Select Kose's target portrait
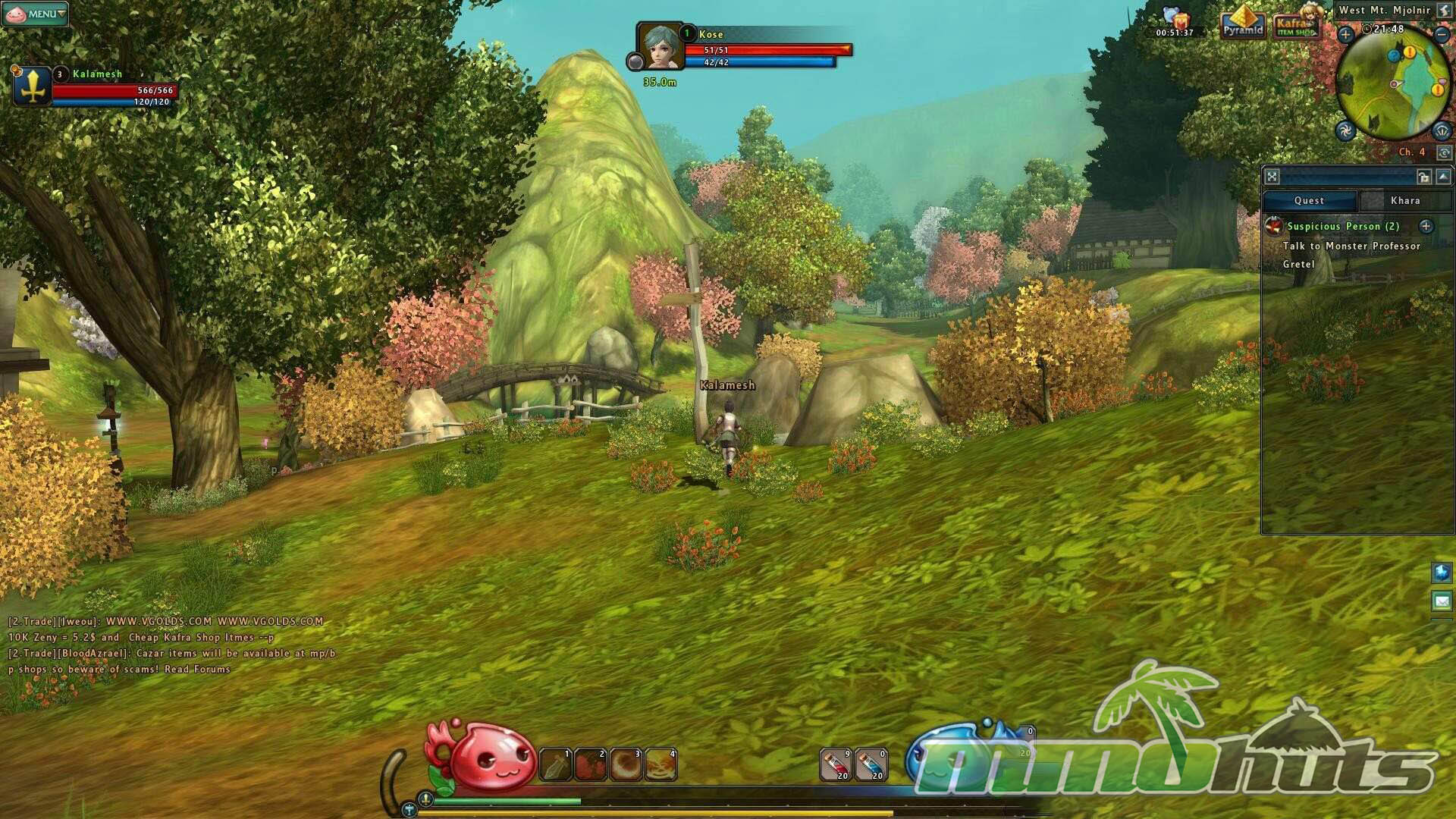The height and width of the screenshot is (819, 1456). (x=659, y=45)
